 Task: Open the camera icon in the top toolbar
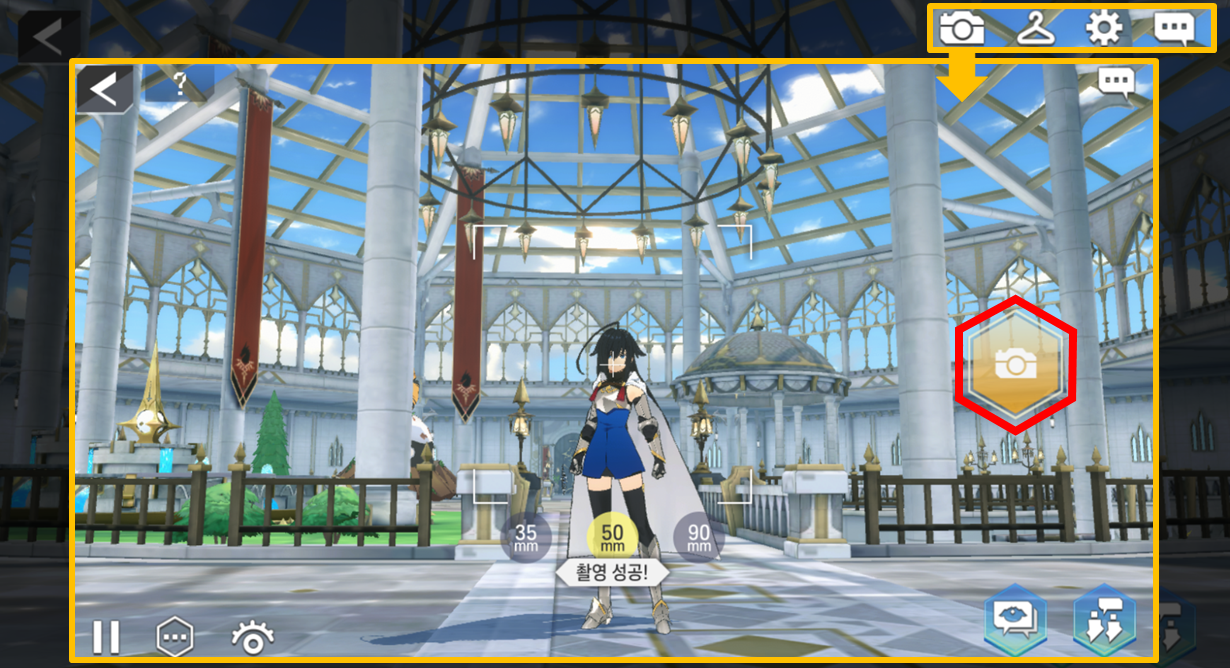coord(962,28)
